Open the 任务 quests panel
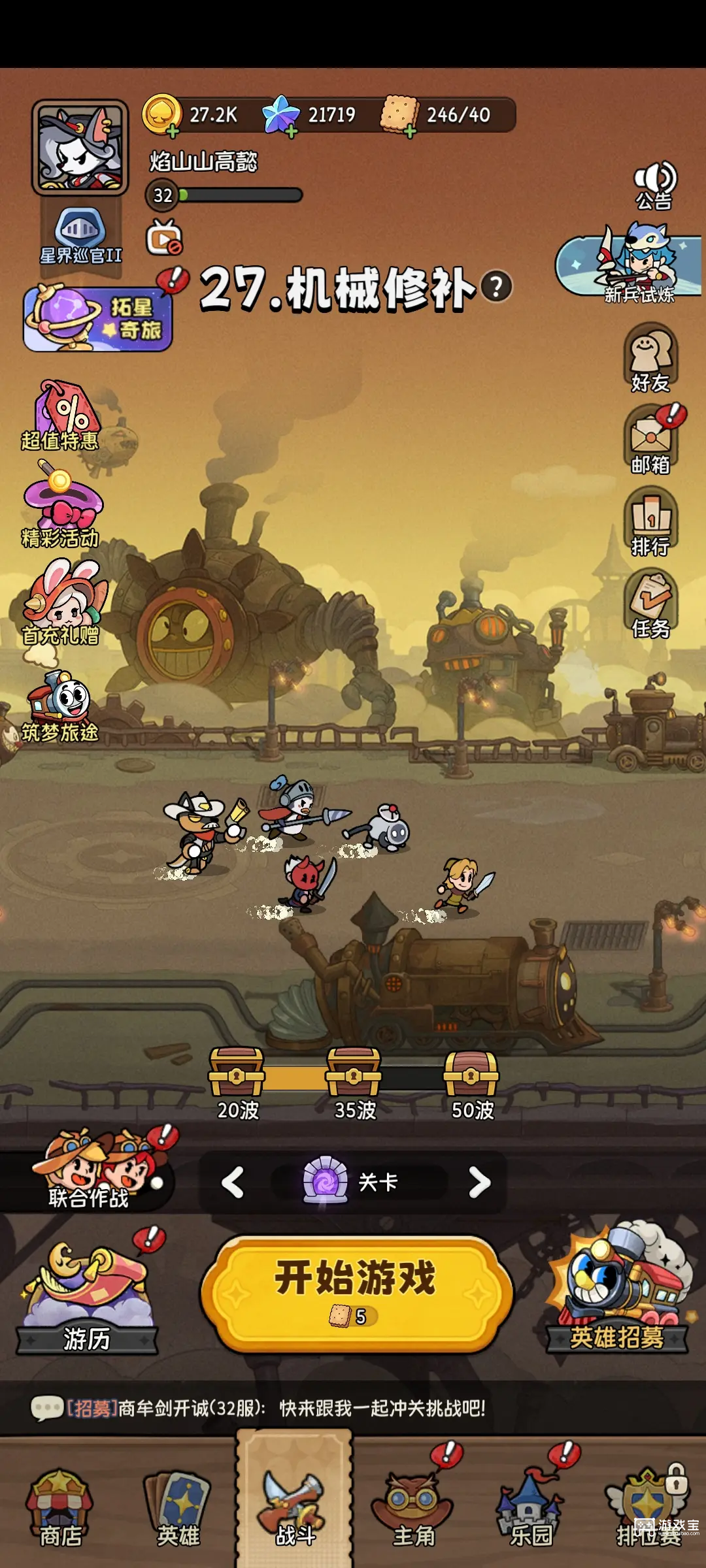This screenshot has height=1568, width=706. coord(650,604)
